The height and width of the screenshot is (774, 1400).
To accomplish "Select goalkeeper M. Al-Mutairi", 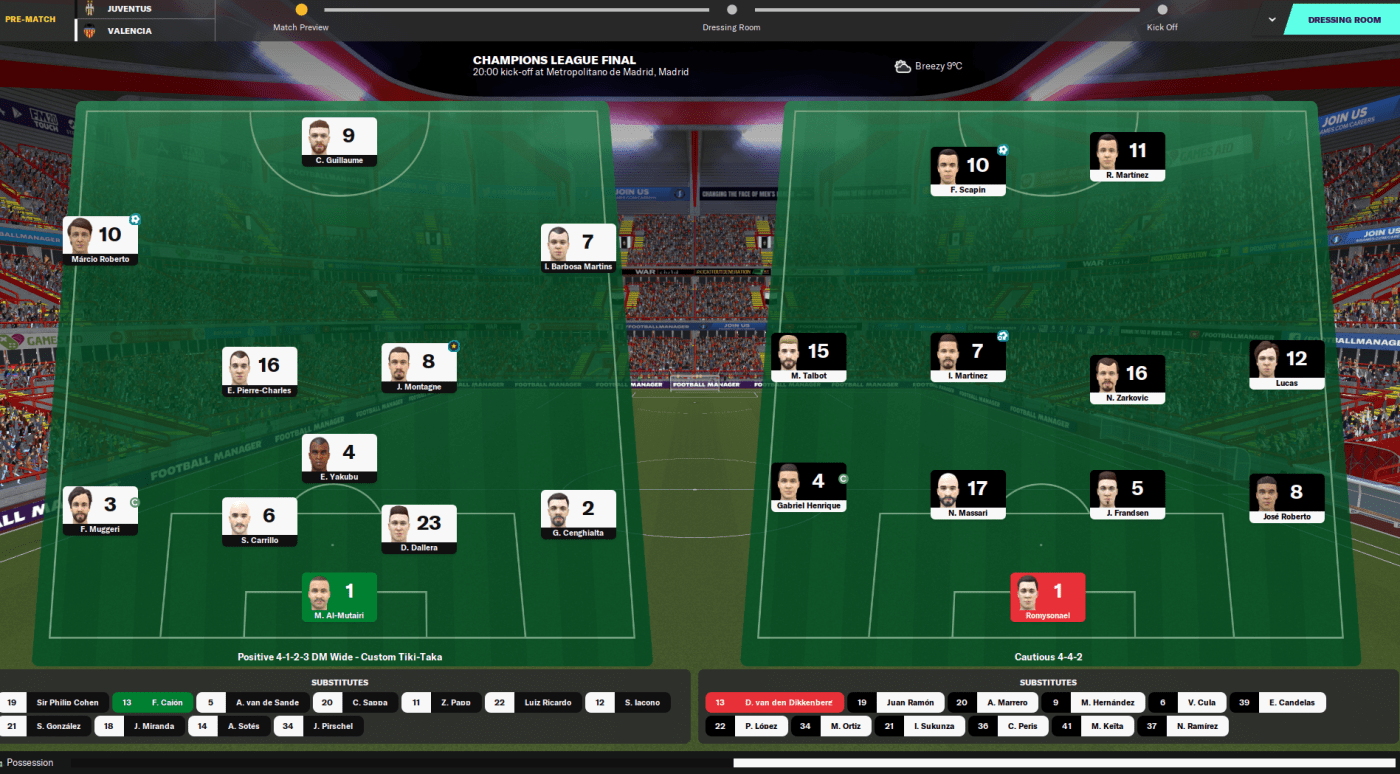I will pyautogui.click(x=339, y=596).
